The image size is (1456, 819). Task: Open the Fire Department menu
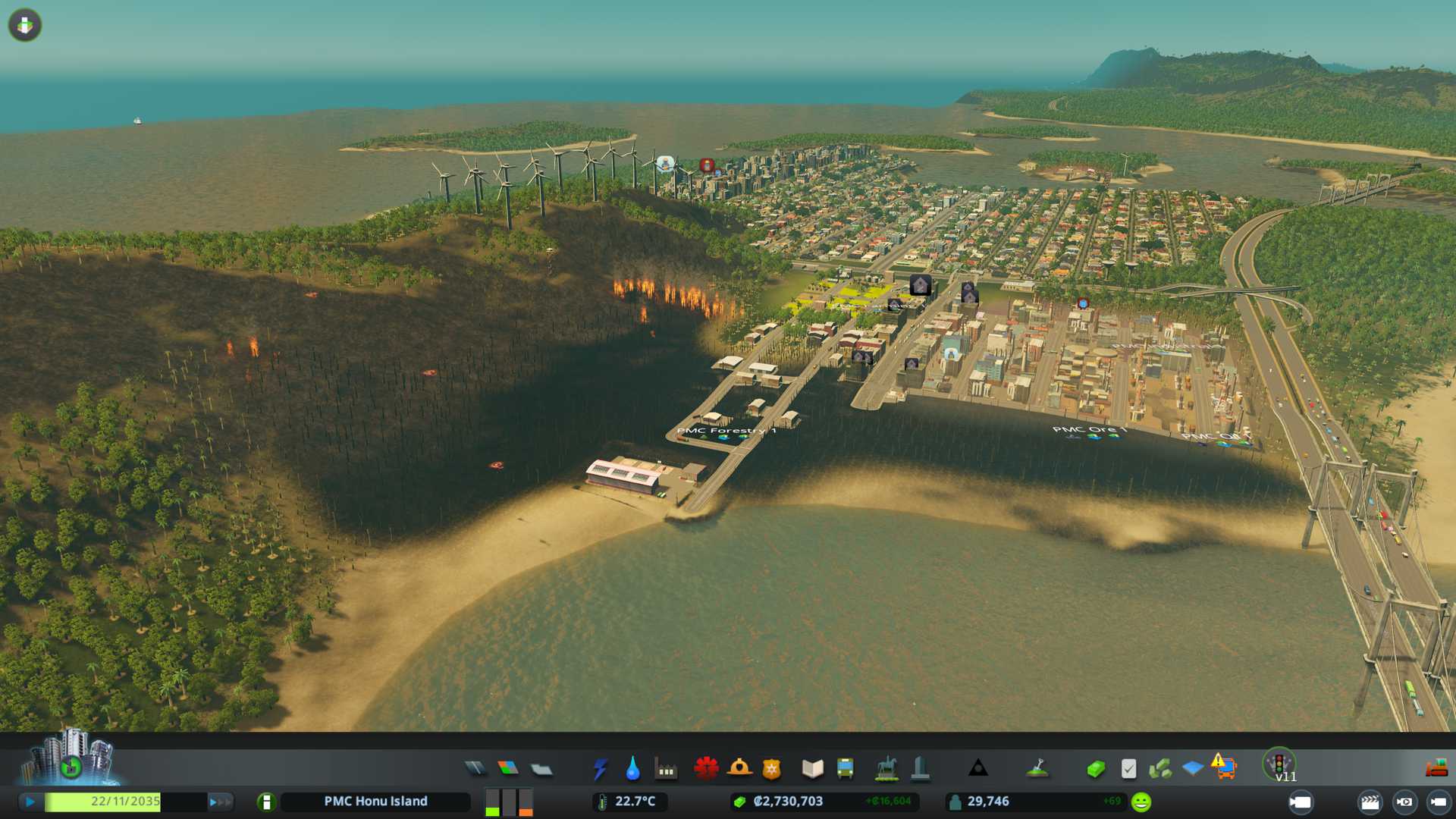[739, 769]
